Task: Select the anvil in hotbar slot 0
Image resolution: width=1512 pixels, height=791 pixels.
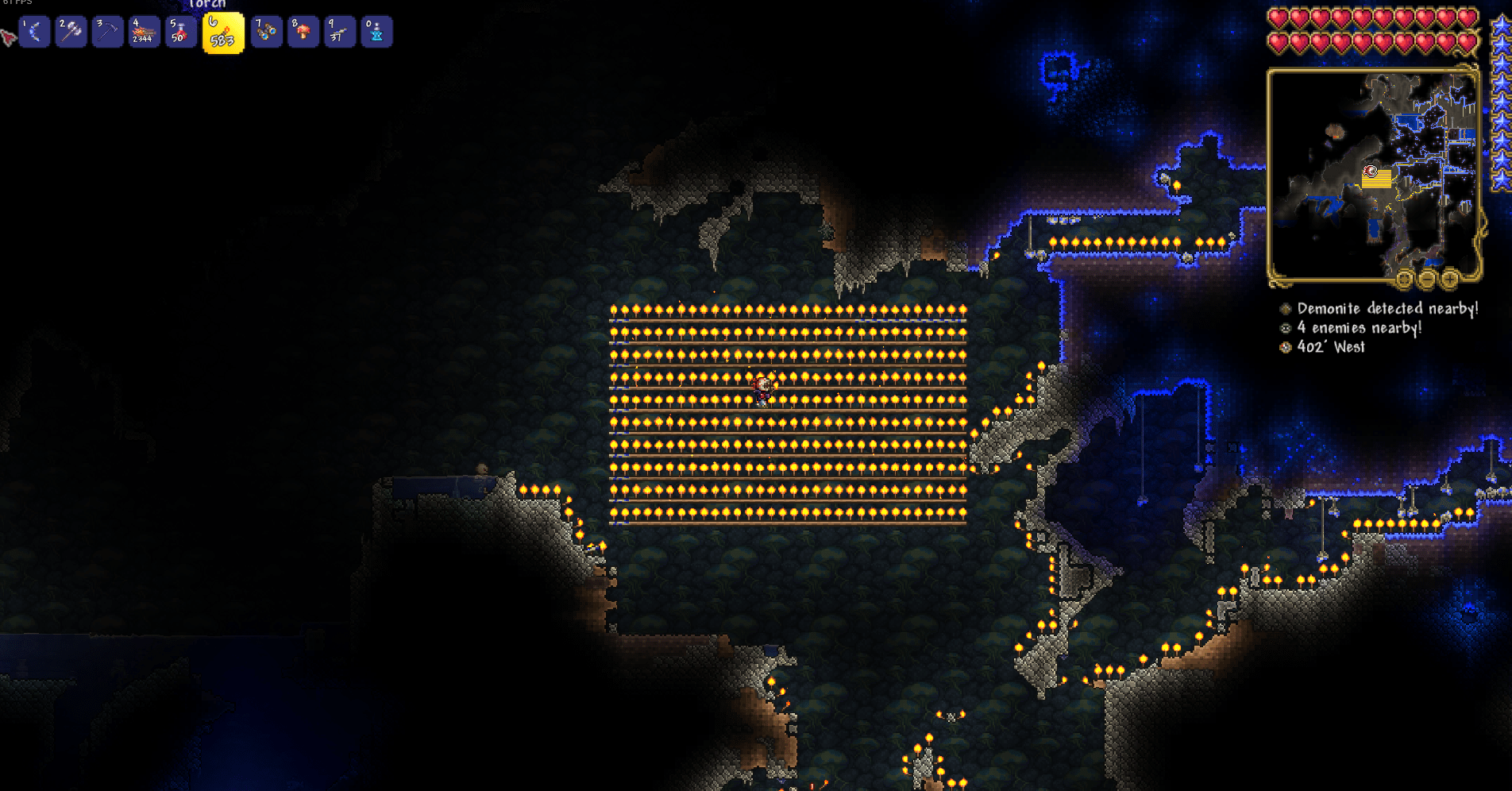Action: pyautogui.click(x=377, y=32)
